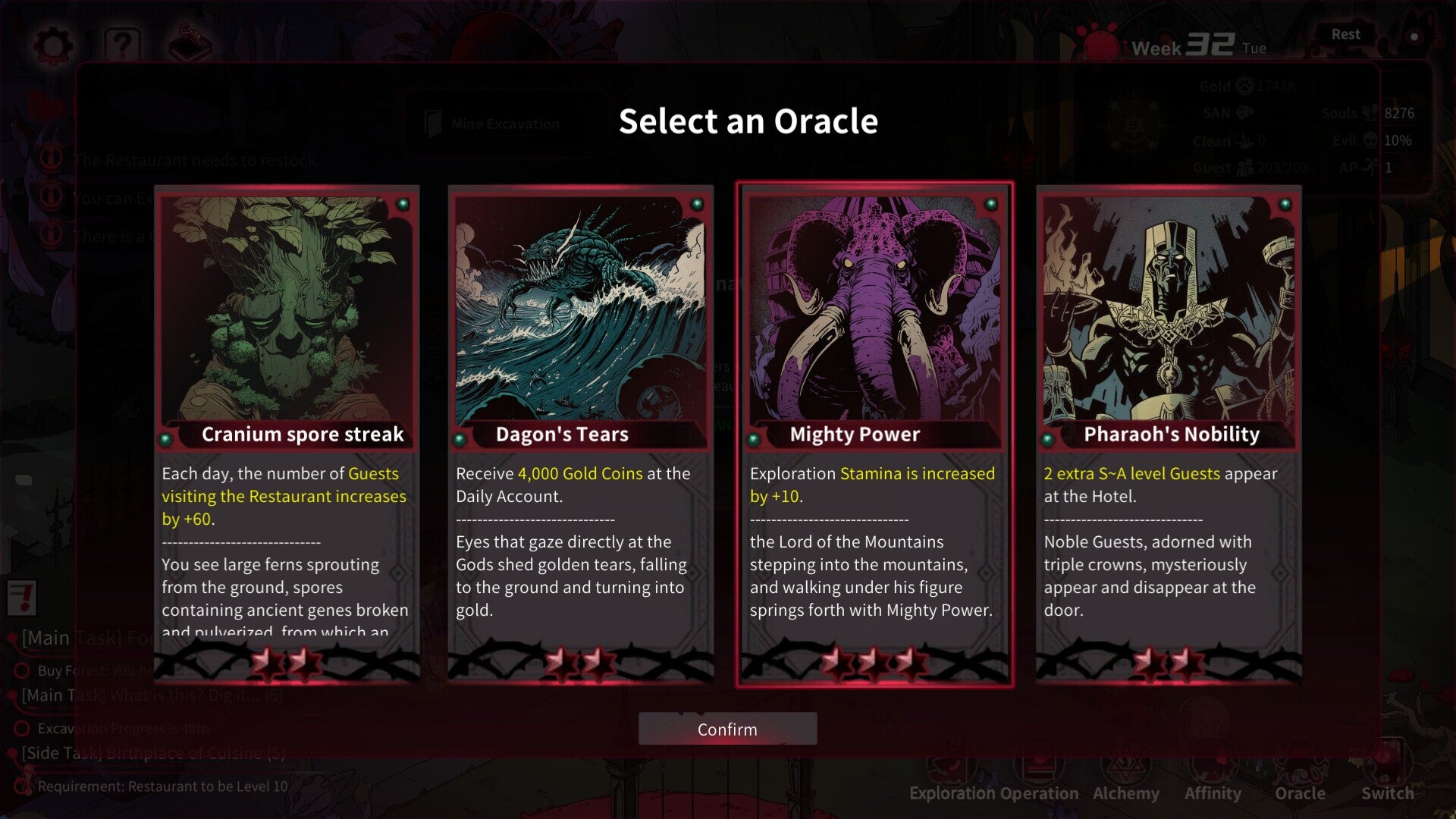
Task: Toggle the gem on the Dagon's Tears card
Action: (698, 204)
